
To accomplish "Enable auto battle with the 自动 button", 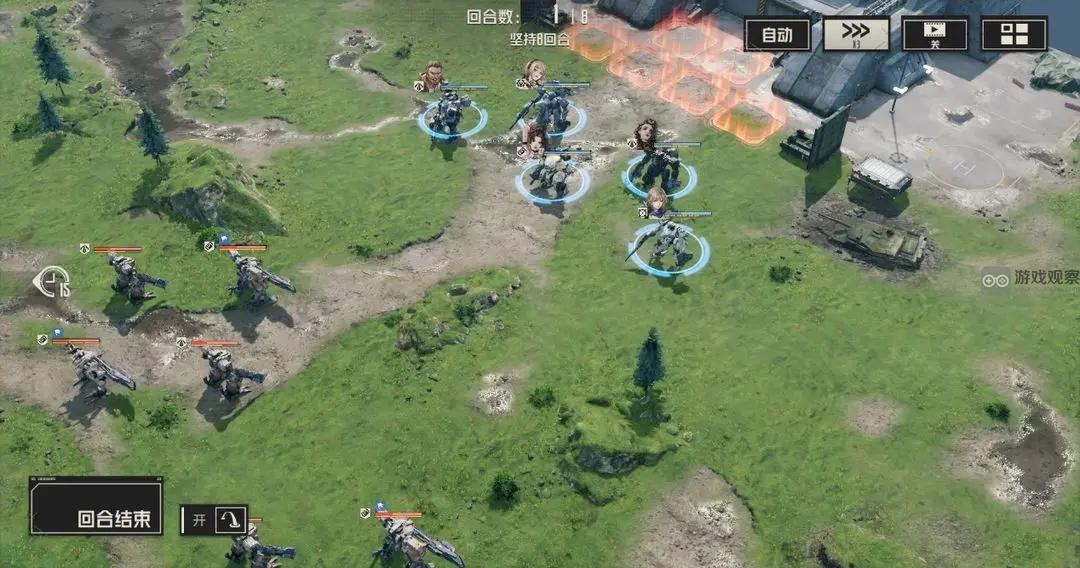I will (777, 34).
